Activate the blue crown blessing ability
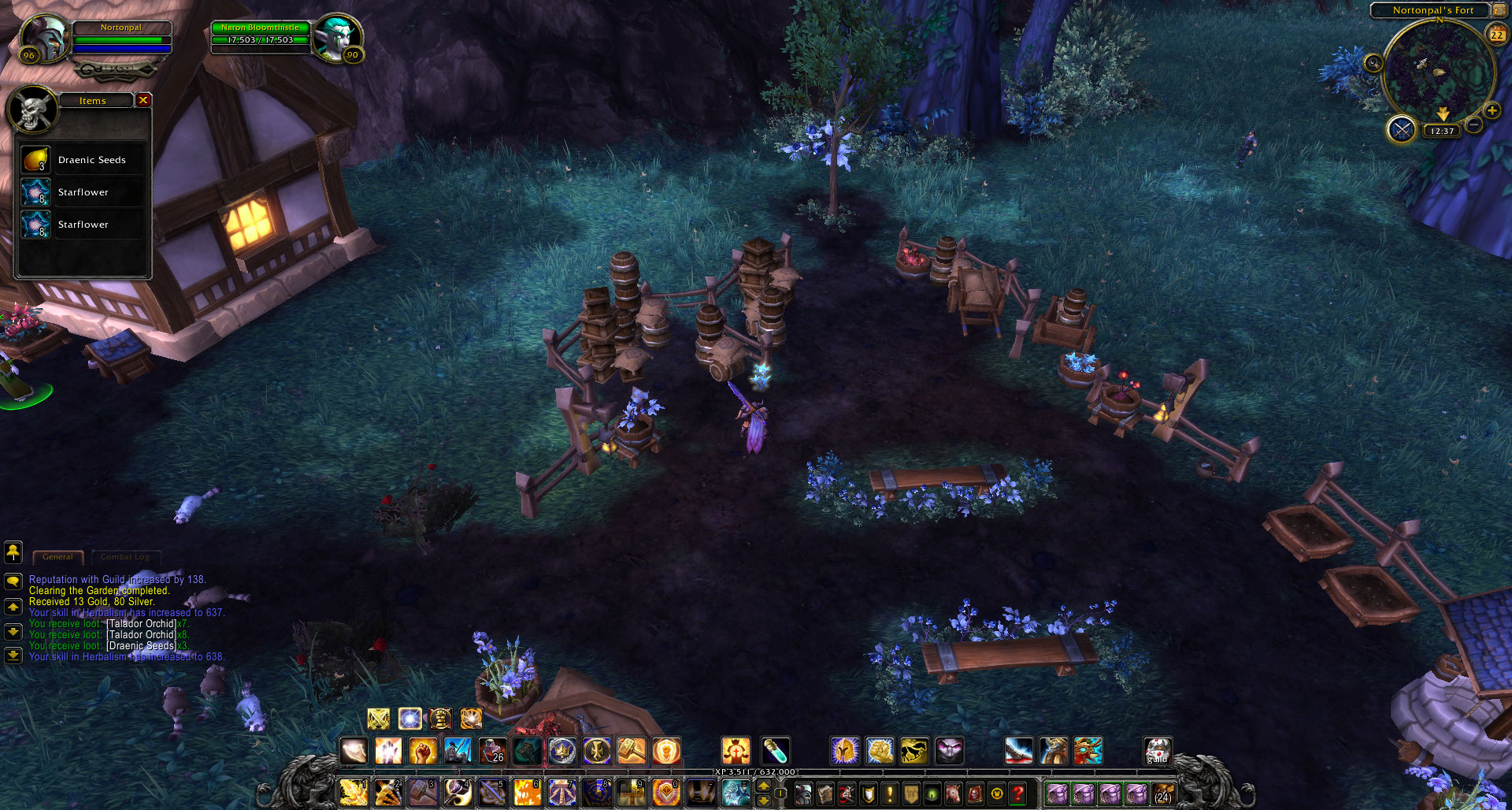 (x=561, y=751)
